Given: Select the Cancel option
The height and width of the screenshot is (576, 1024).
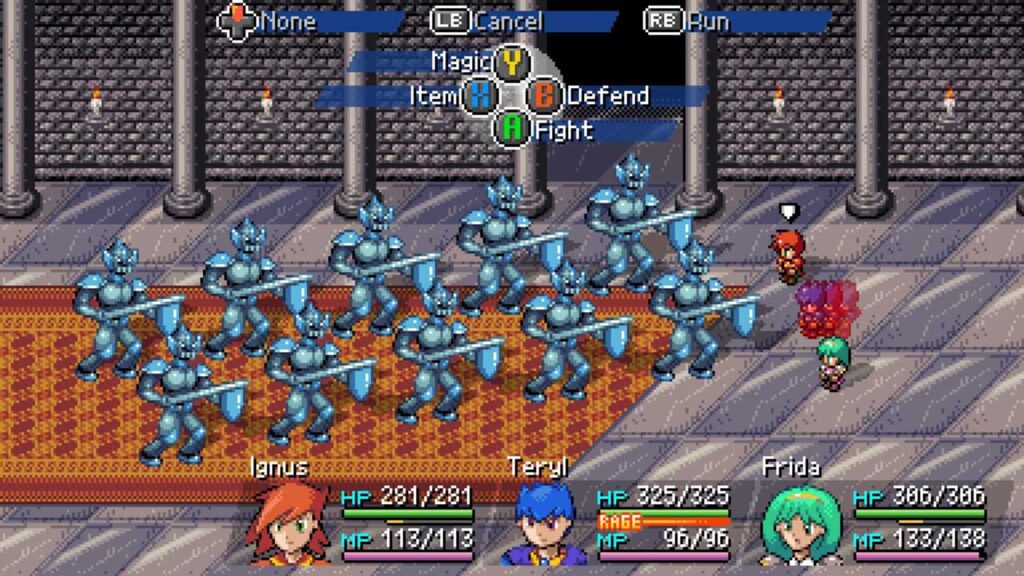Looking at the screenshot, I should (x=510, y=20).
